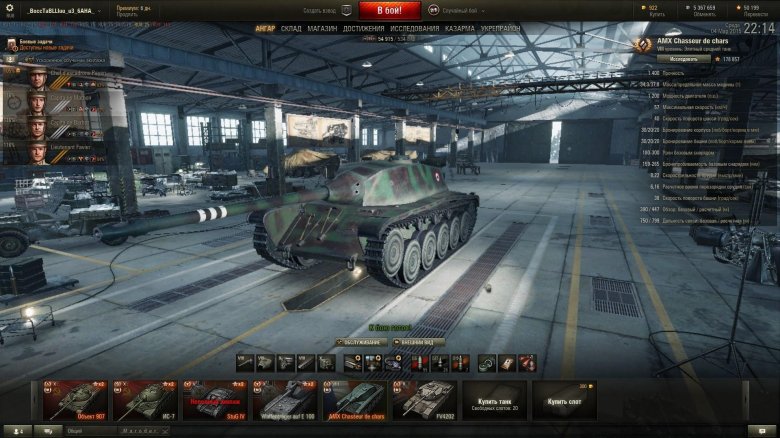Select the FV4202 tank in carousel

424,399
